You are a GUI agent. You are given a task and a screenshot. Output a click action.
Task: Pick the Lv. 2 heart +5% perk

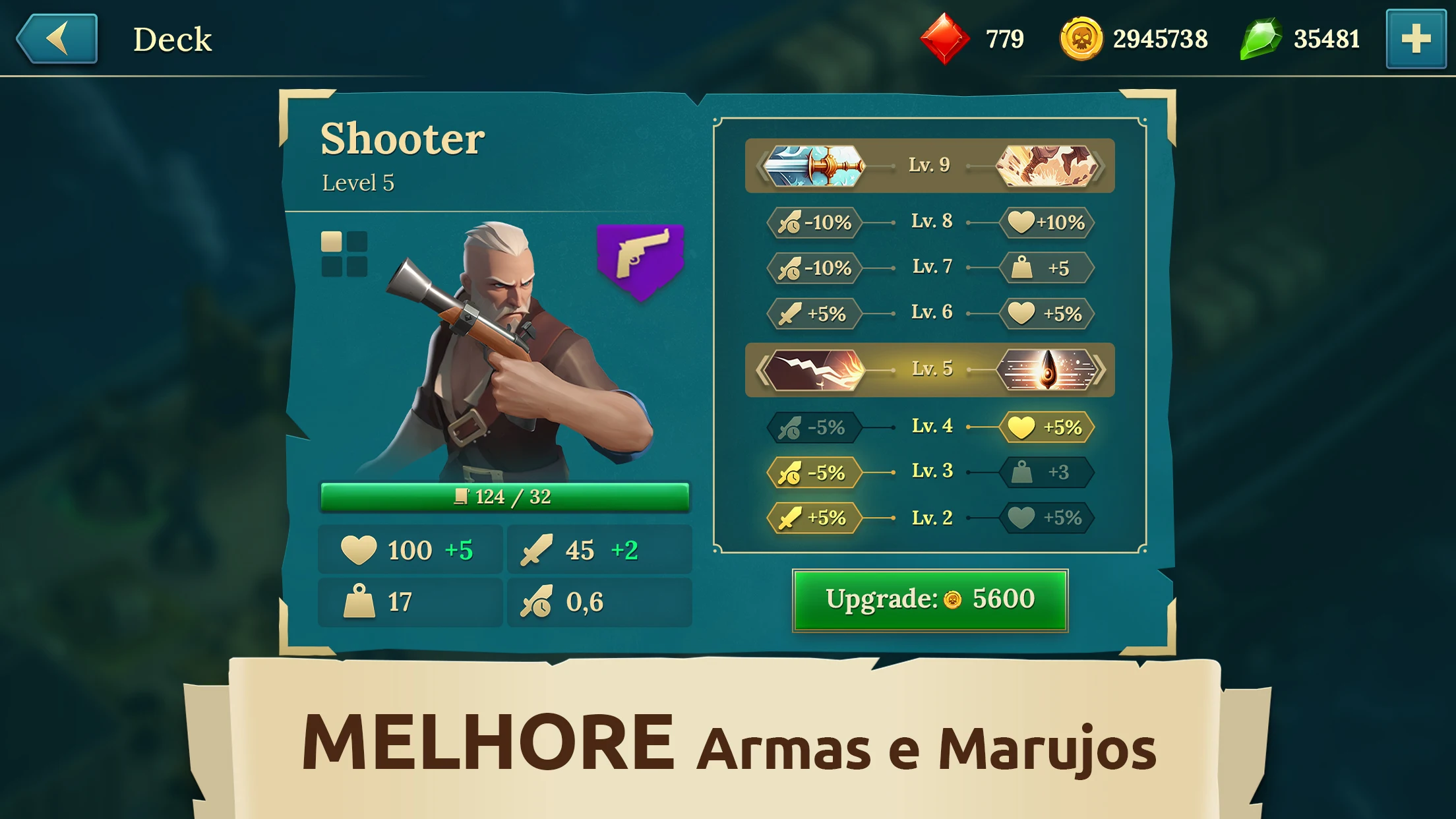coord(1047,518)
